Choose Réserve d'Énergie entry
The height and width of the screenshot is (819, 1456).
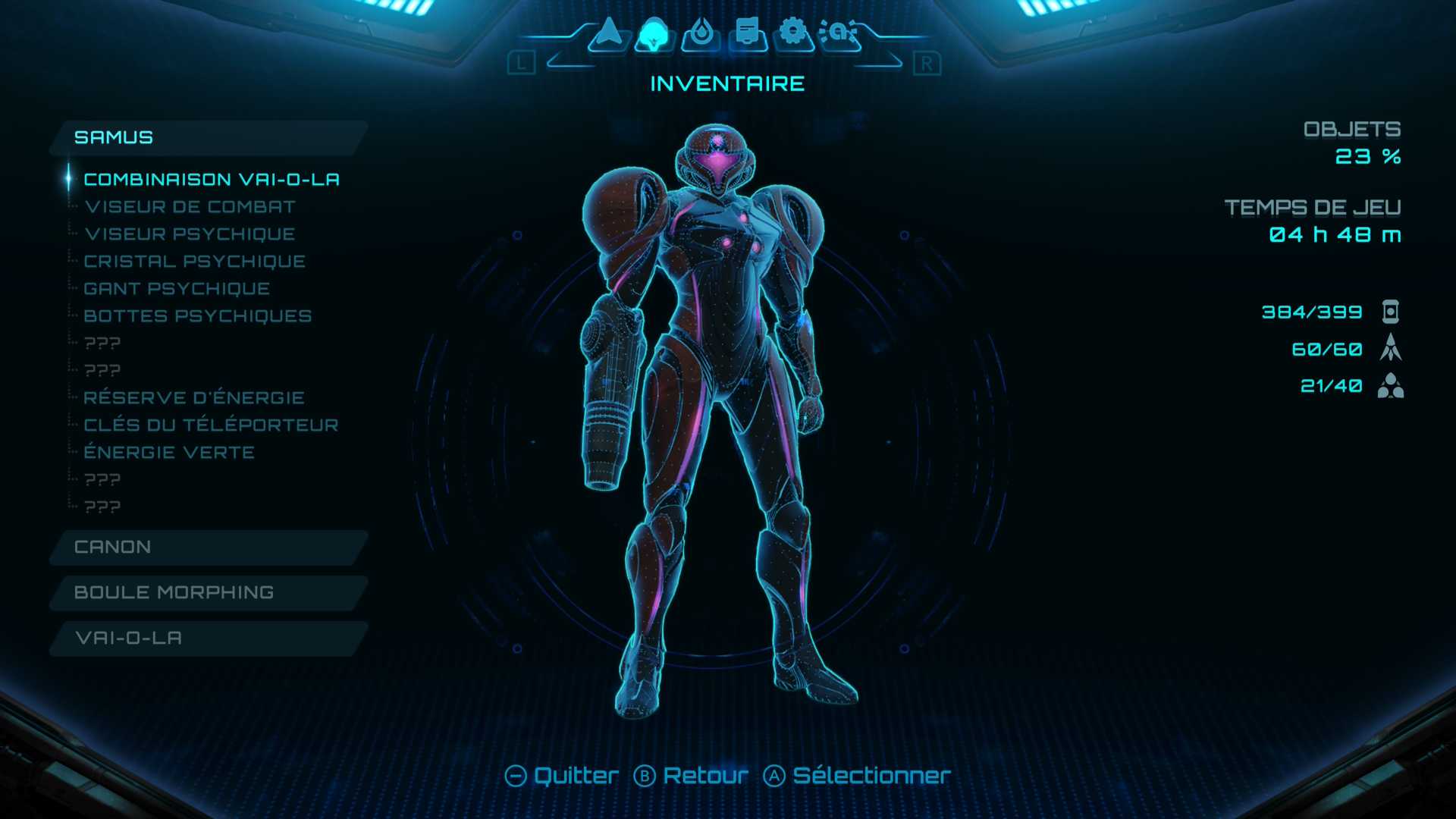[x=194, y=398]
